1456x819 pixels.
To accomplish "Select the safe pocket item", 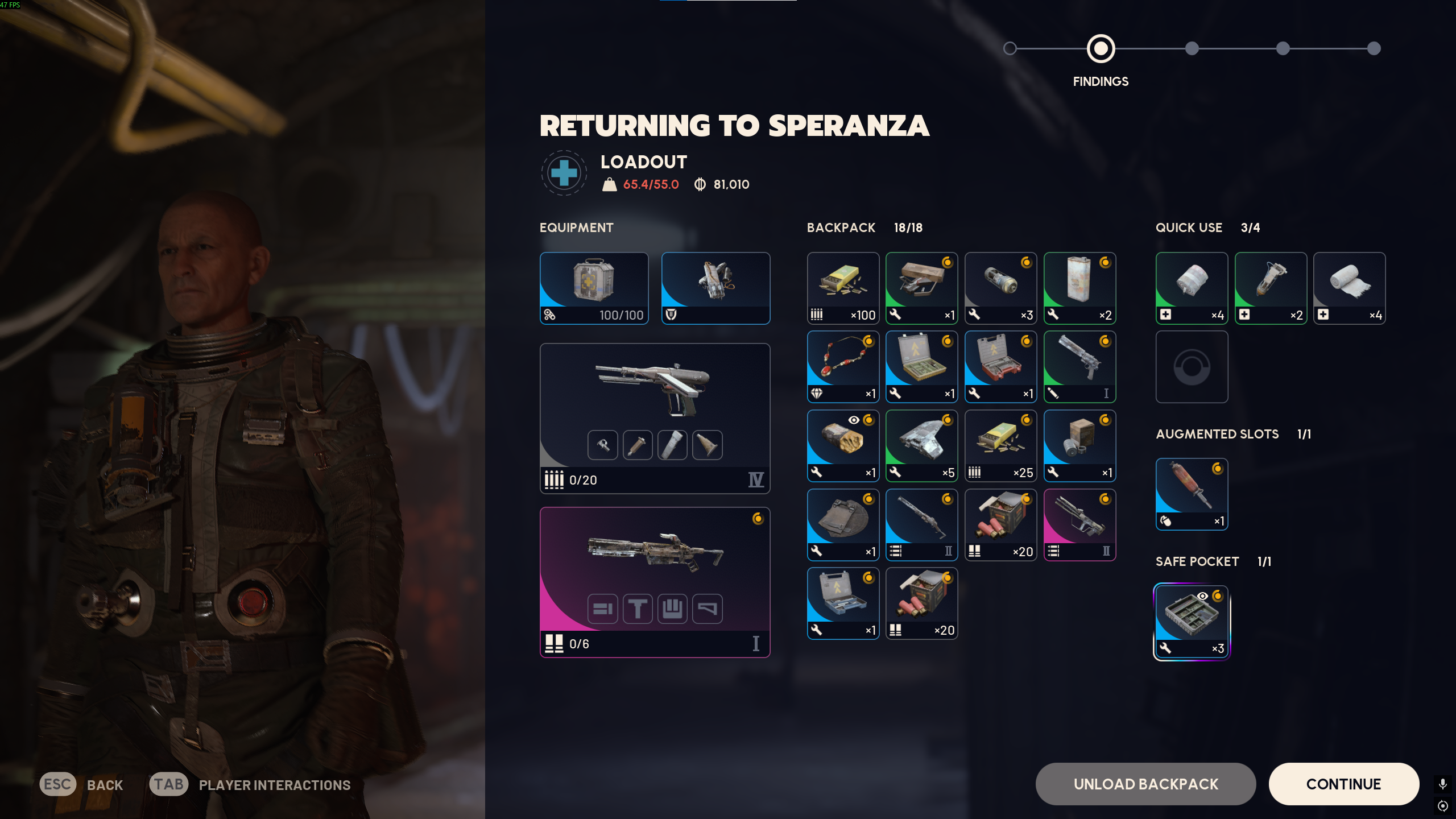I will [x=1192, y=622].
